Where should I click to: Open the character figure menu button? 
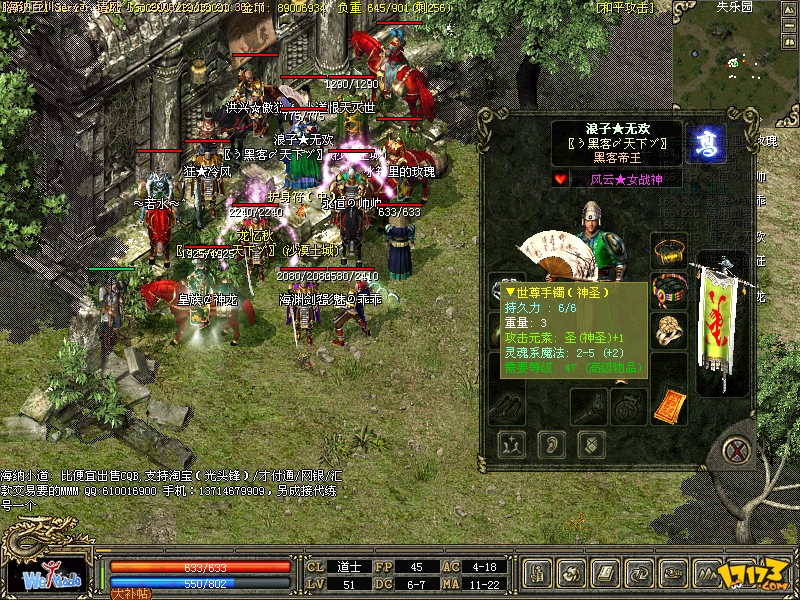[539, 574]
